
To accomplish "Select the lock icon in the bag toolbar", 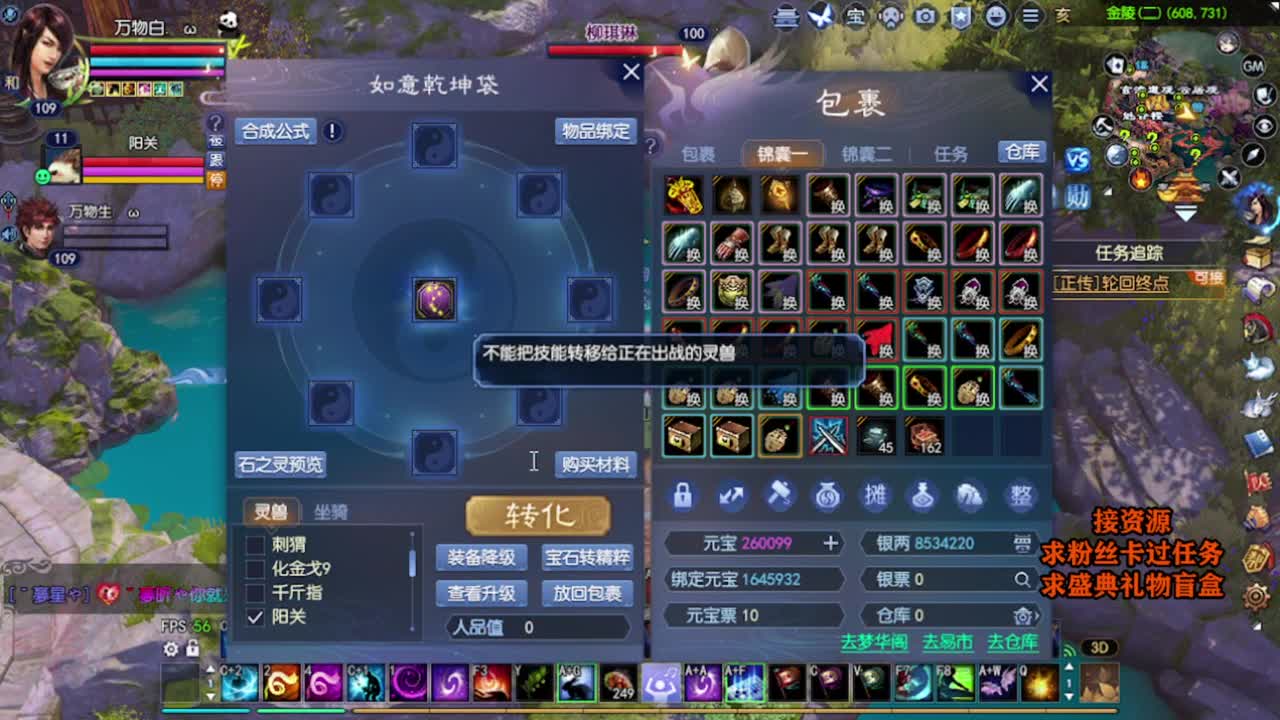I will pyautogui.click(x=683, y=497).
